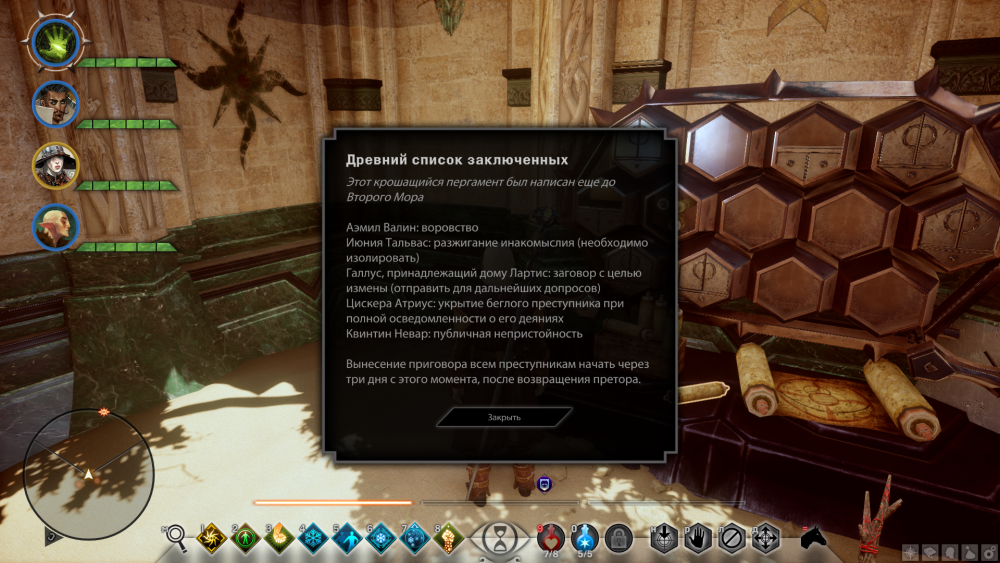Click the crossed-circle party command icon
Viewport: 1000px width, 563px height.
(732, 538)
